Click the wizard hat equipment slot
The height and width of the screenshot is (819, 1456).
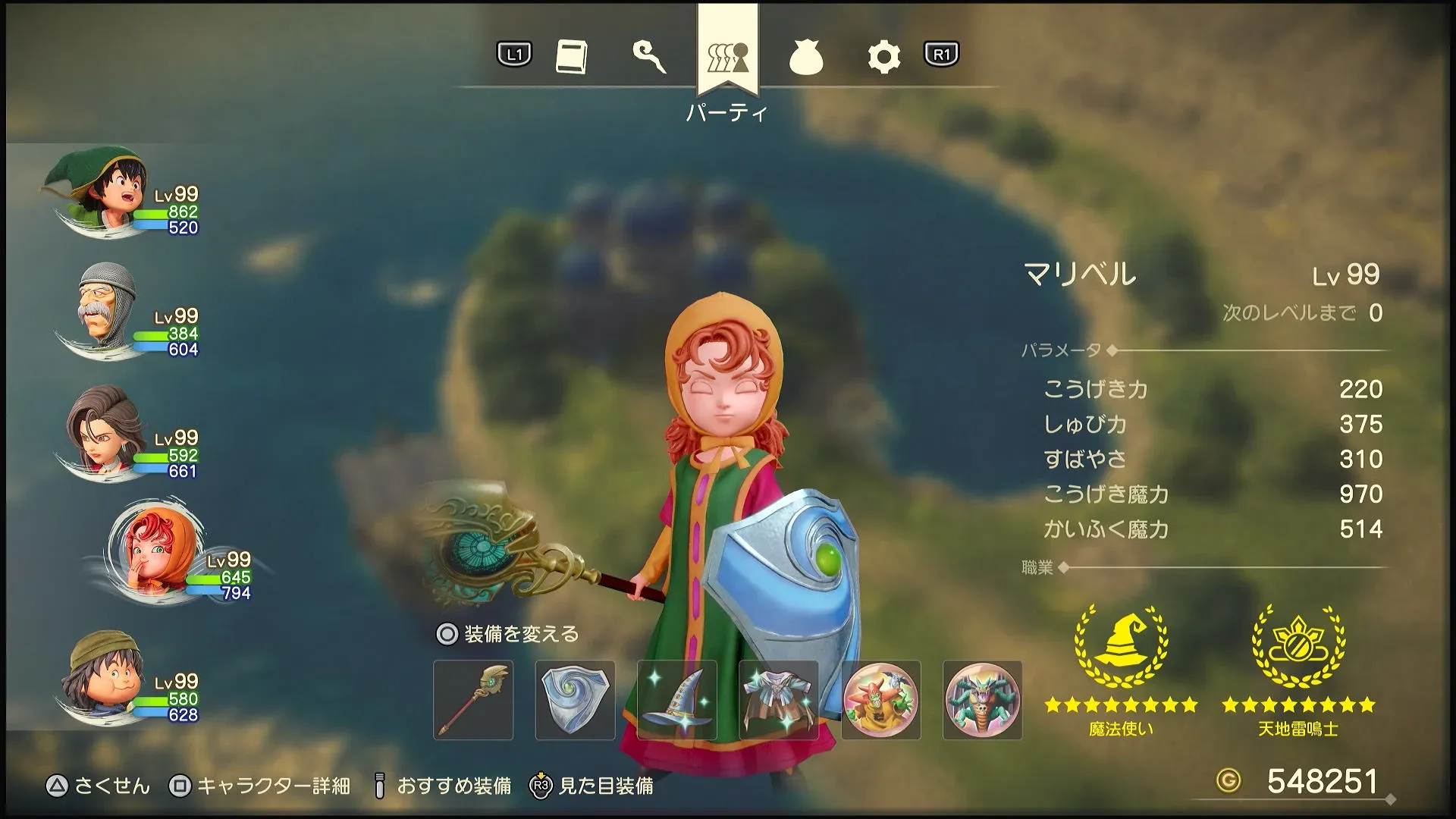click(x=676, y=700)
